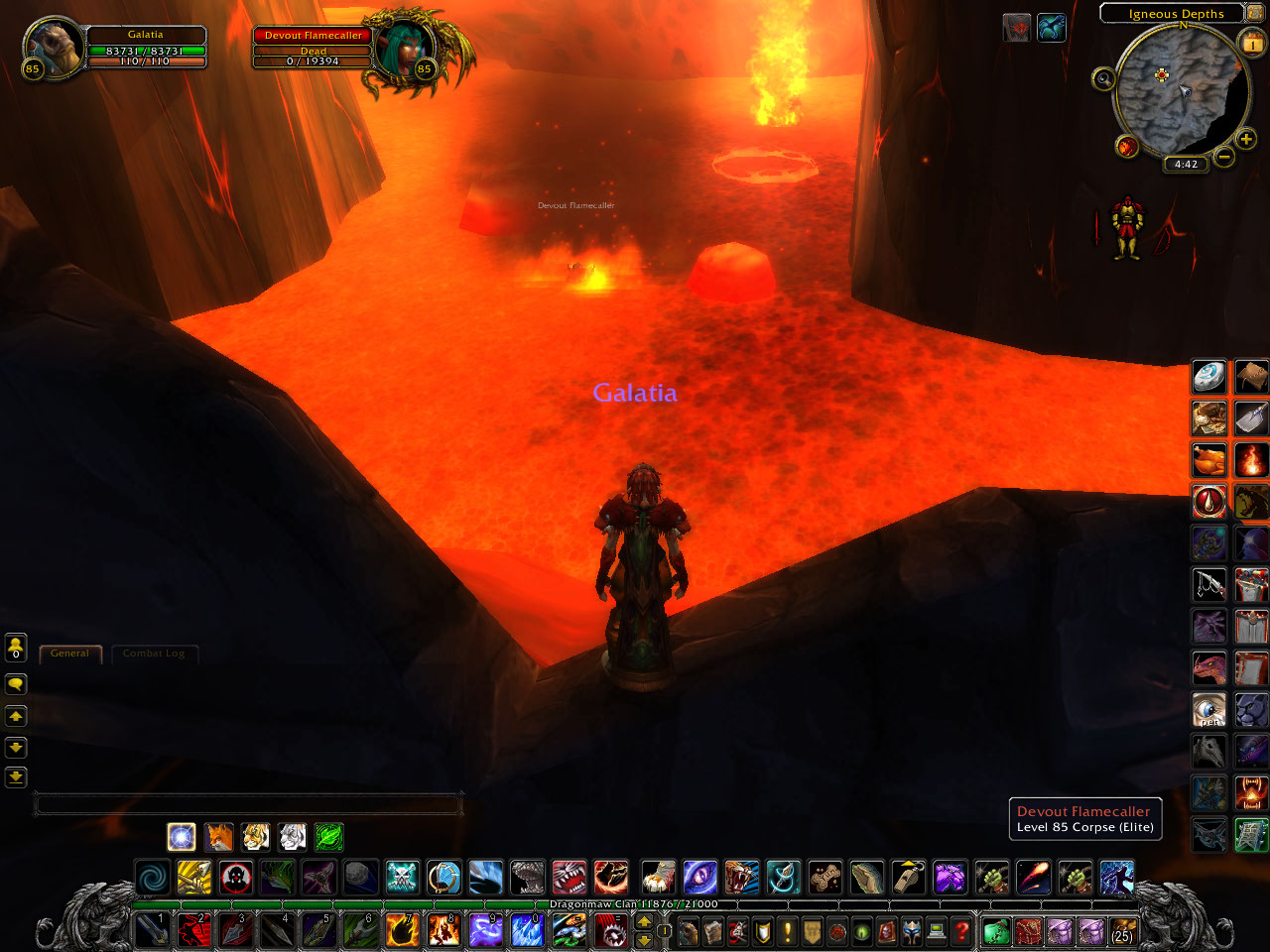
Task: Activate the arrow ability in slot 1
Action: 152,931
